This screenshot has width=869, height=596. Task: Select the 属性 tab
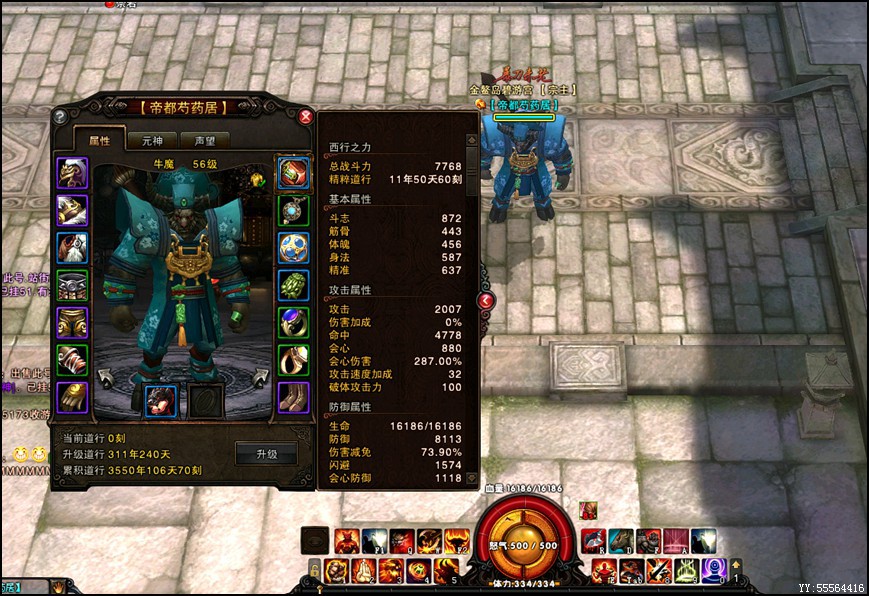point(99,141)
